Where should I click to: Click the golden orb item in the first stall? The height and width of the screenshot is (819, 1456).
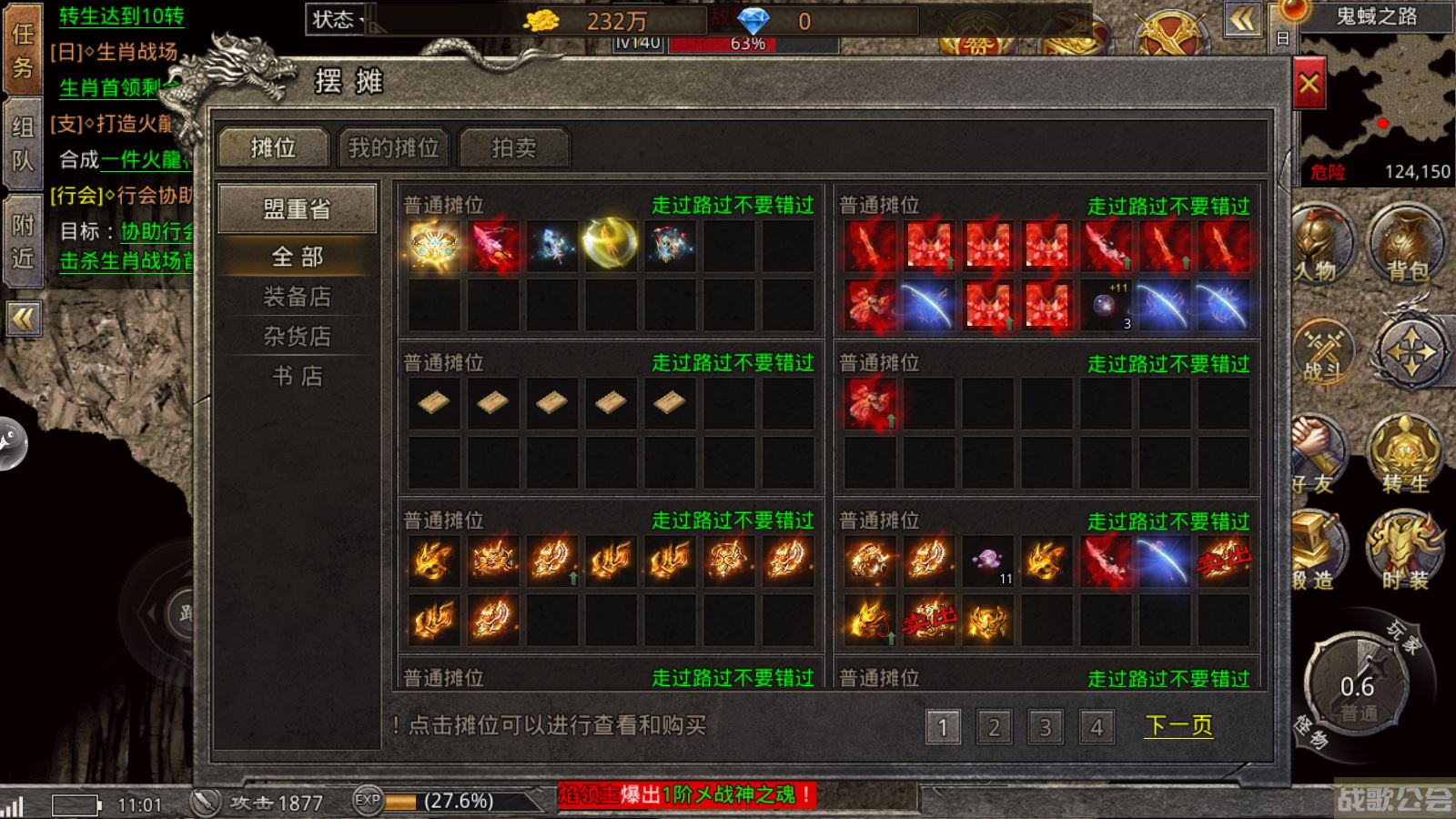612,244
